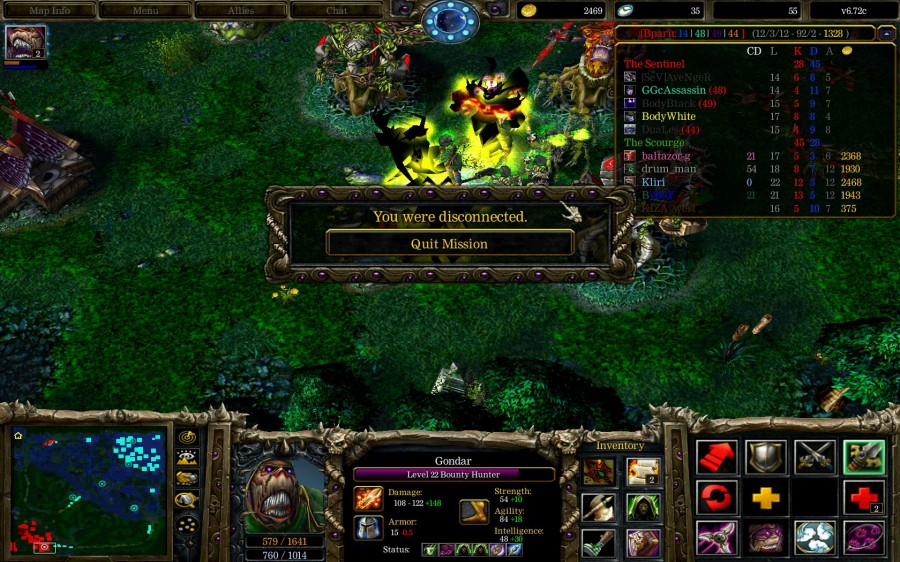Screen dimensions: 900x562
Task: Open the yellow plus attribute bonus
Action: pyautogui.click(x=766, y=497)
